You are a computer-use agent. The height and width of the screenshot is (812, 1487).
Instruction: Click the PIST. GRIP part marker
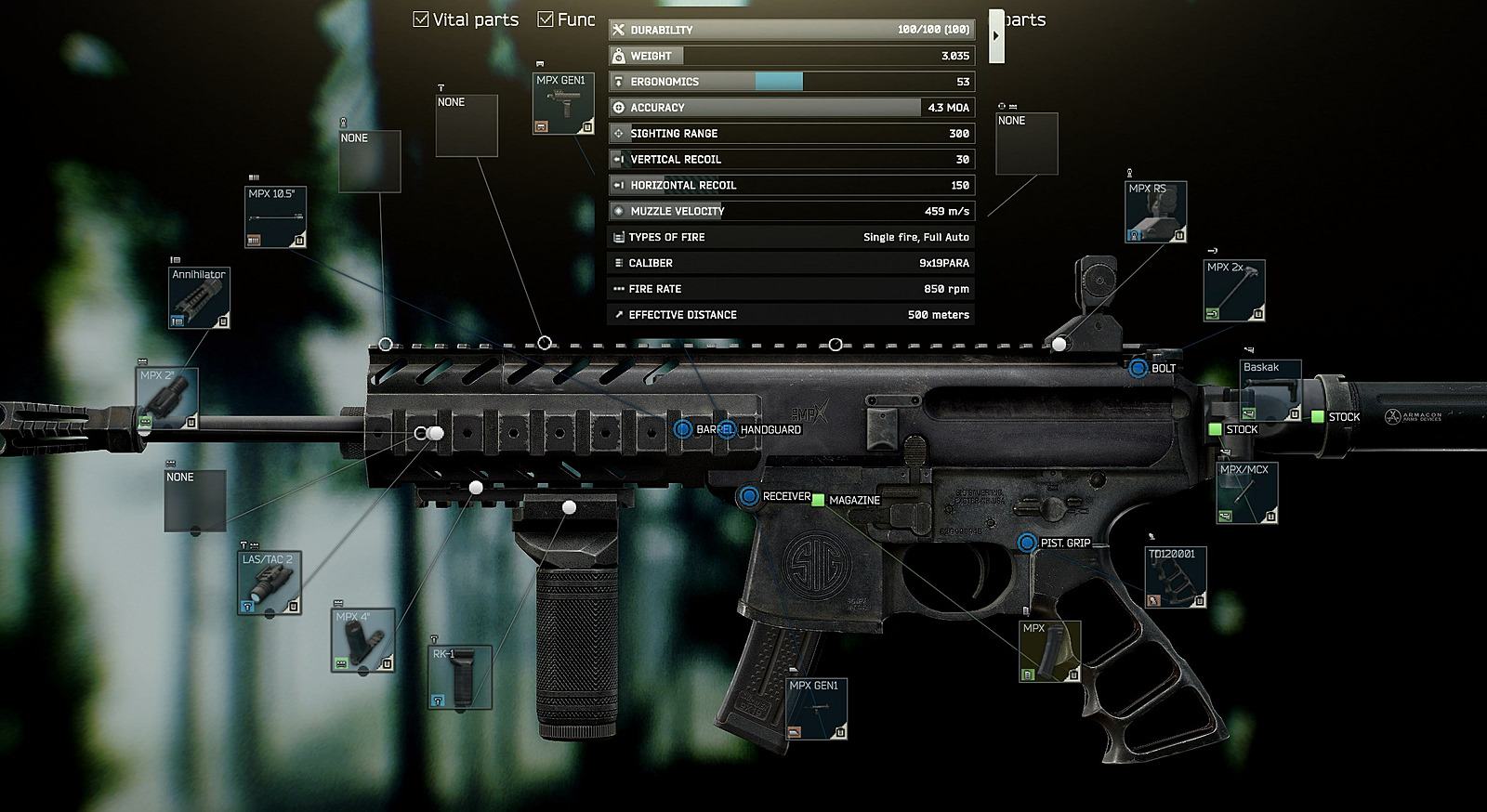(1027, 543)
